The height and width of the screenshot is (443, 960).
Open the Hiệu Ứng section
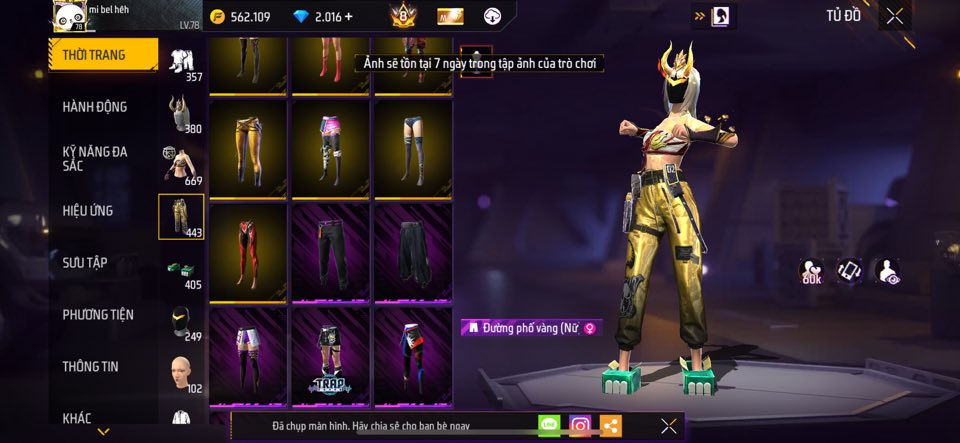(x=88, y=211)
